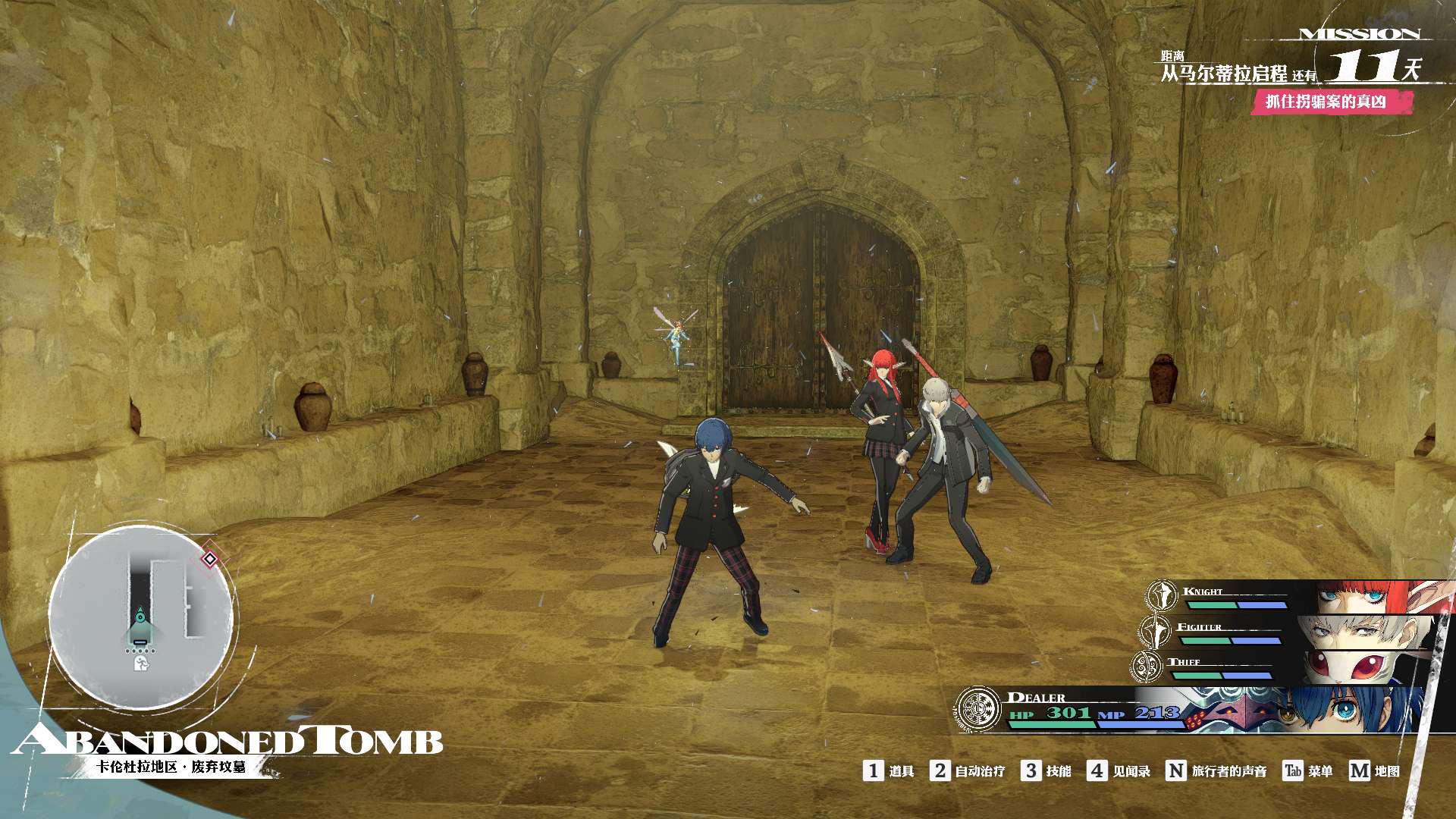Open the 技能 skills shortcut
The height and width of the screenshot is (819, 1456).
pyautogui.click(x=1046, y=771)
